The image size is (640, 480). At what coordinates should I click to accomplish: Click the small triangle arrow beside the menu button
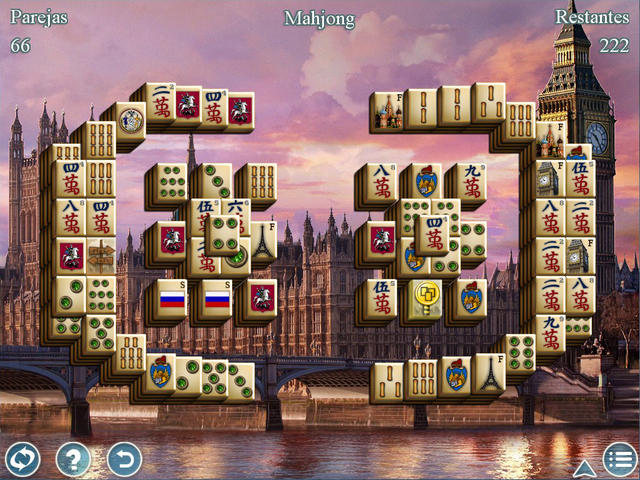pos(584,467)
